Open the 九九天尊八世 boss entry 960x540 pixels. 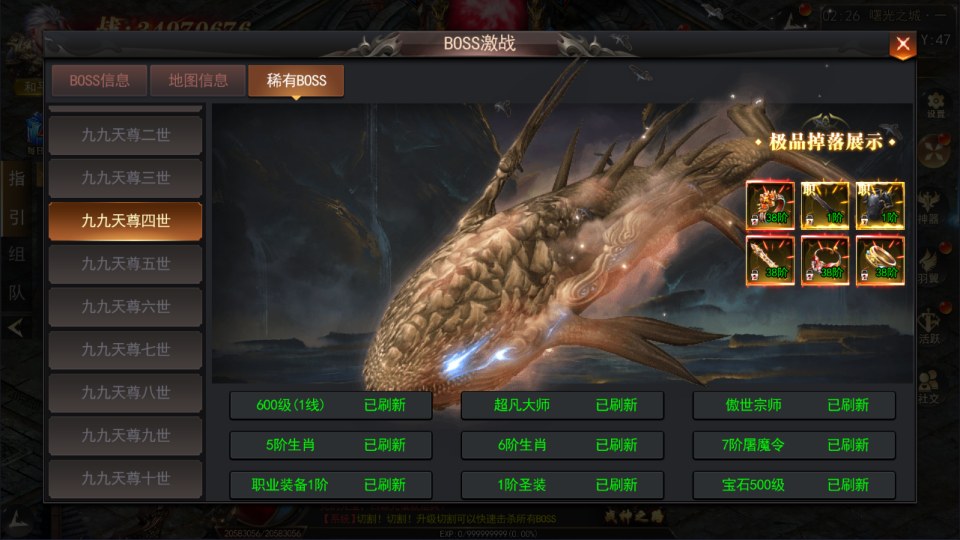pos(125,393)
